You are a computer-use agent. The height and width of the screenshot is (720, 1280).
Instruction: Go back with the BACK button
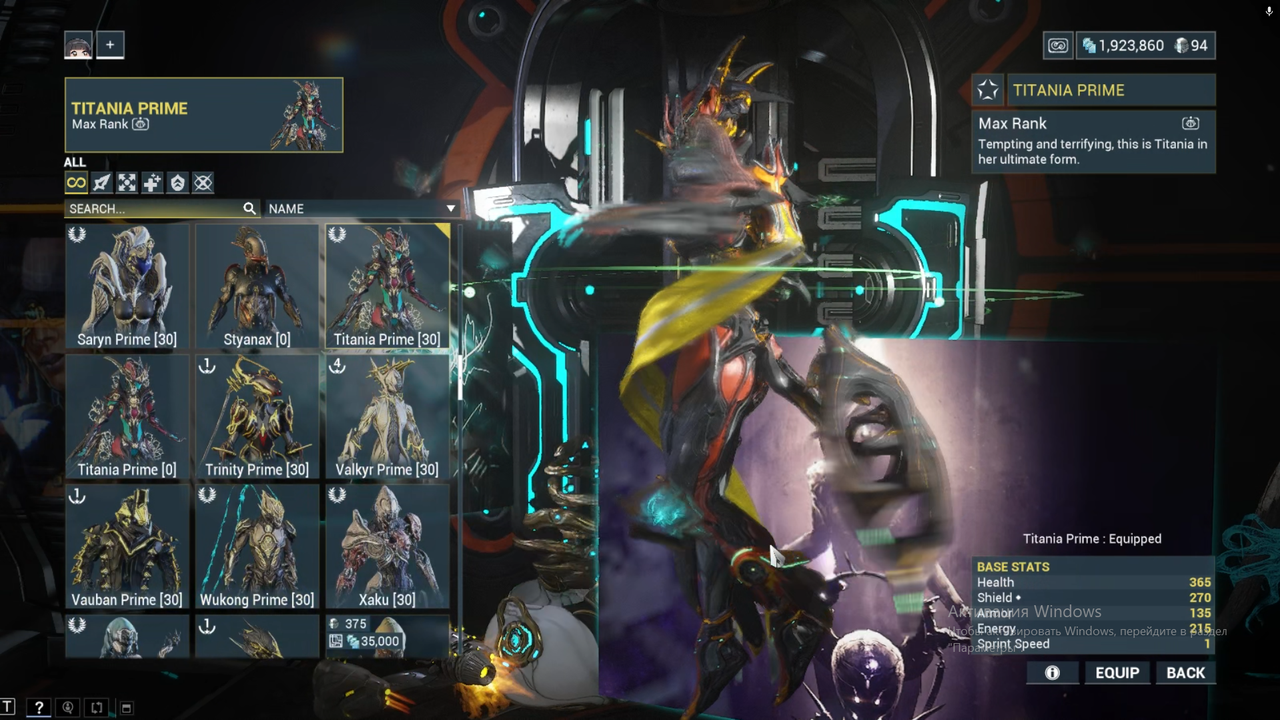(x=1185, y=673)
